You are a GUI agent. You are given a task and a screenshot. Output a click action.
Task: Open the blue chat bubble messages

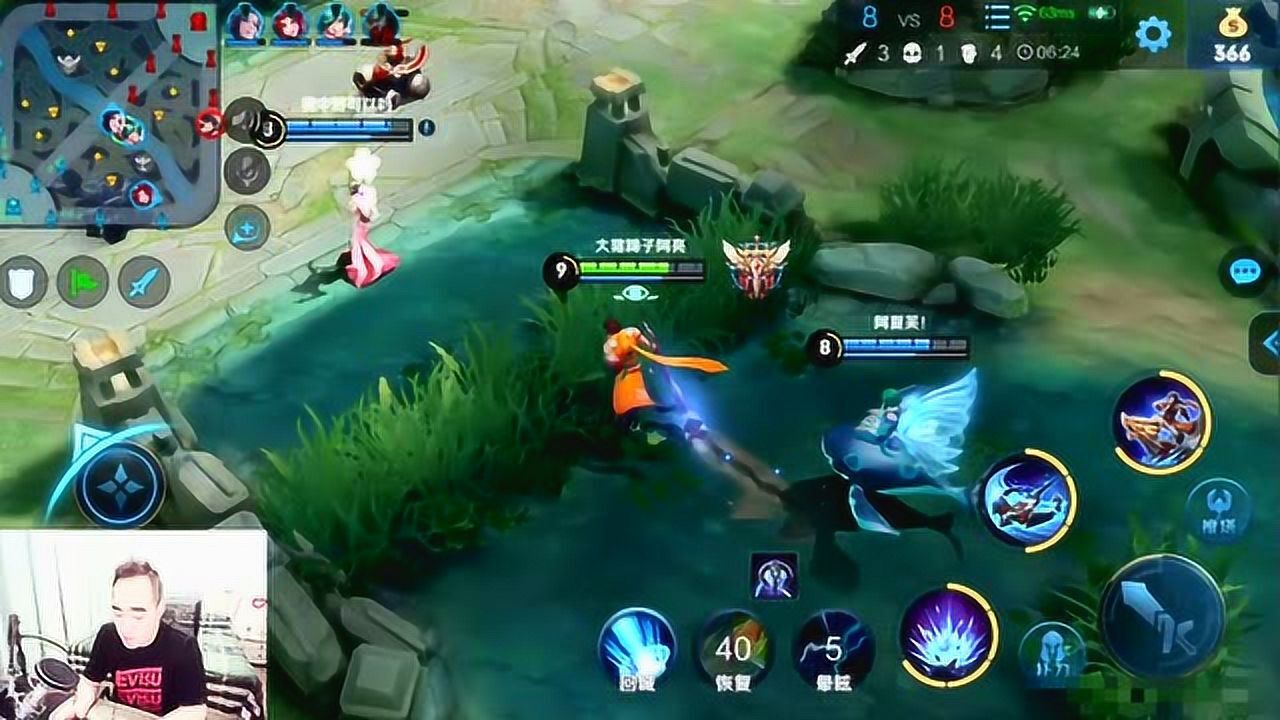(x=1245, y=272)
